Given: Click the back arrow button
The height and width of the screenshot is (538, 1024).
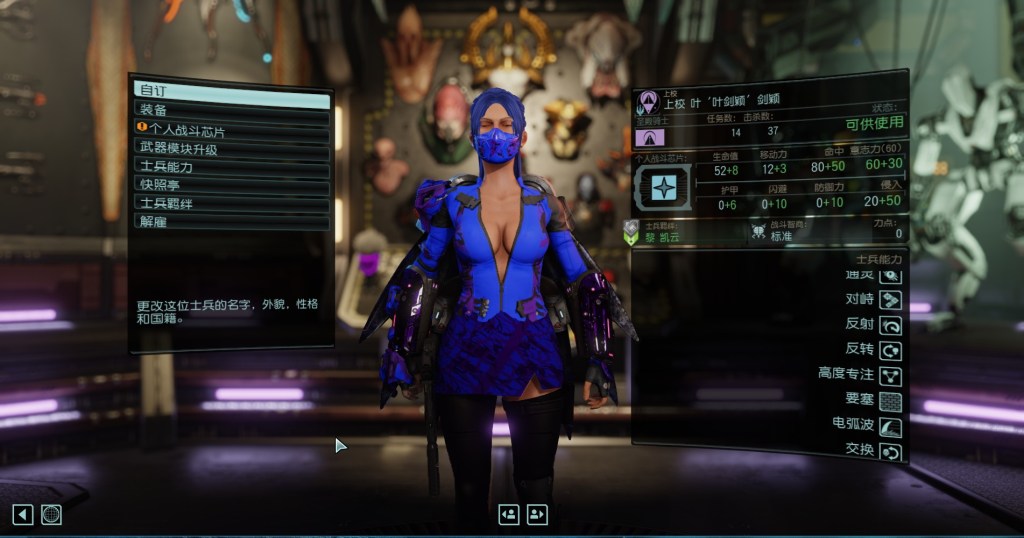Looking at the screenshot, I should (23, 514).
